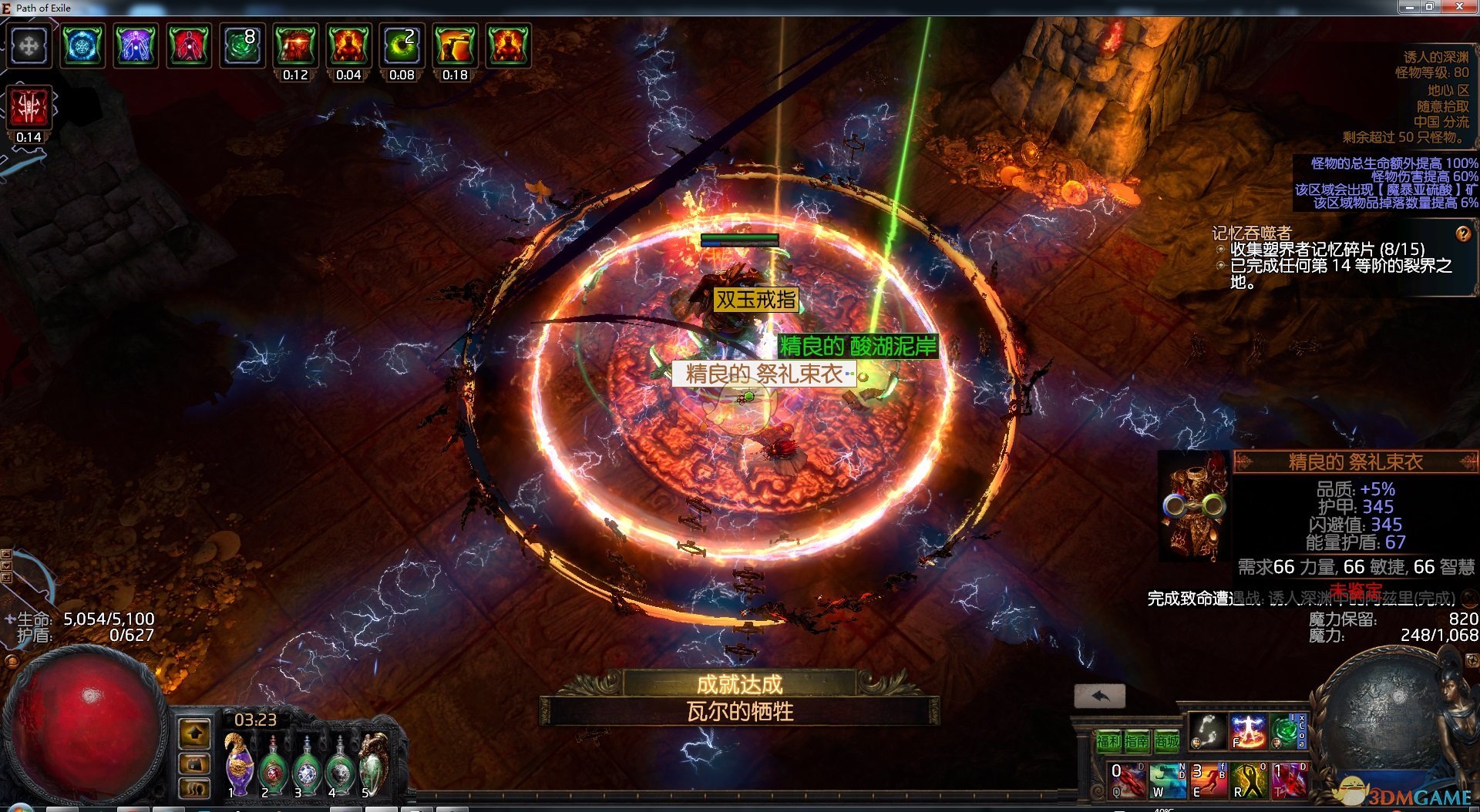
Task: Open the quest tracker help question mark
Action: [x=1462, y=233]
